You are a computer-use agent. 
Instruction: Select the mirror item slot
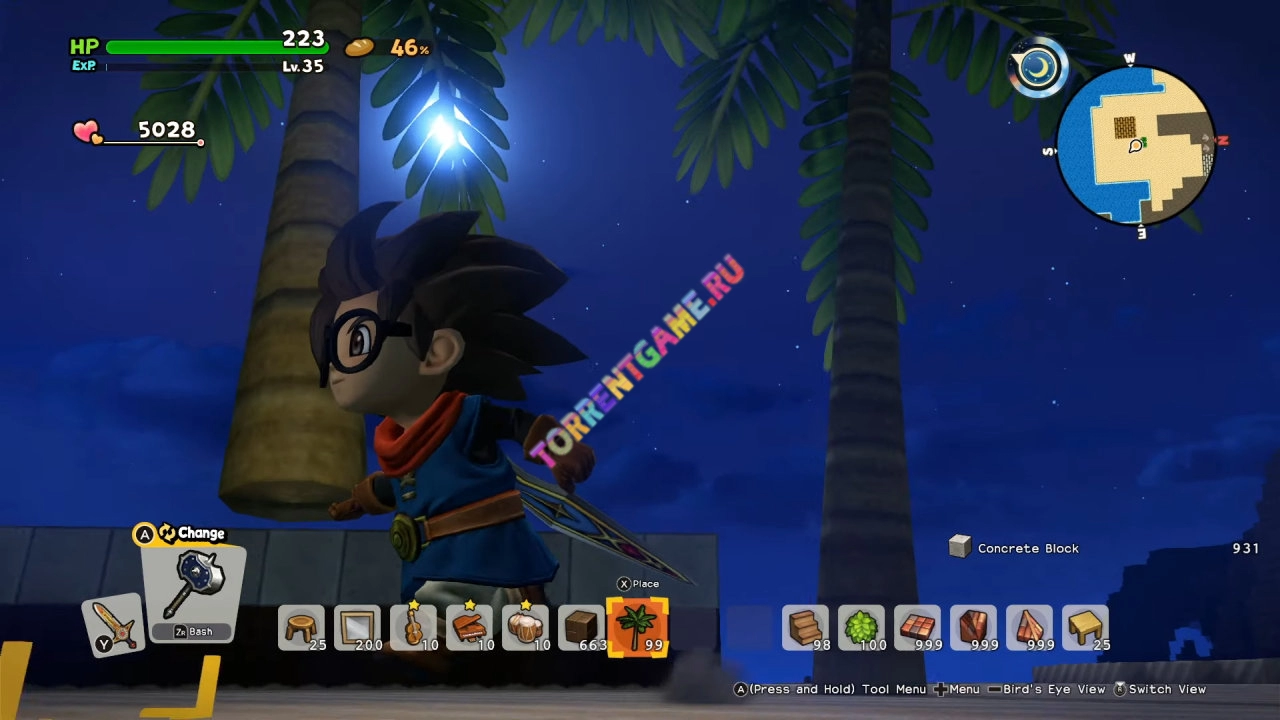(x=357, y=628)
